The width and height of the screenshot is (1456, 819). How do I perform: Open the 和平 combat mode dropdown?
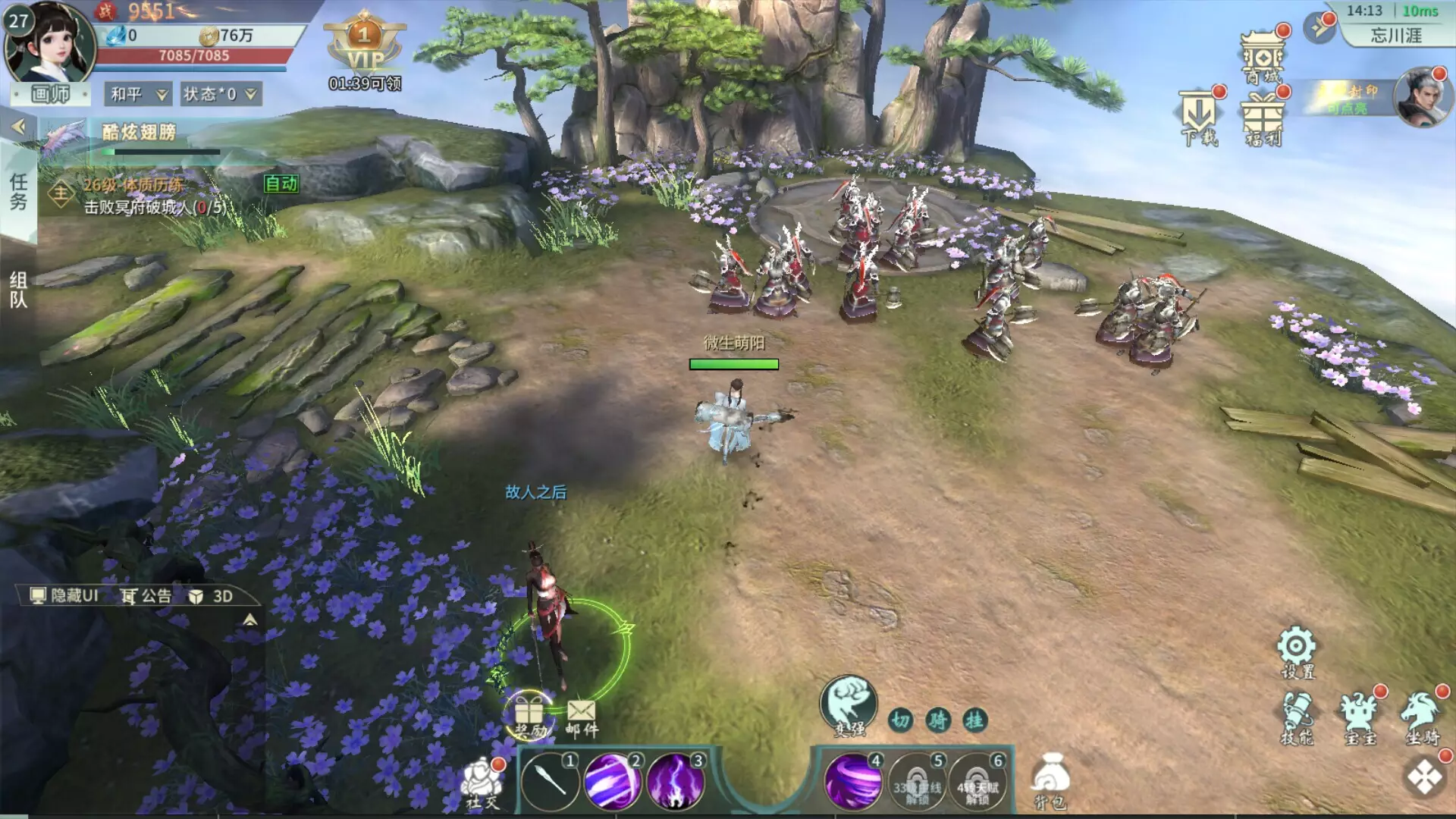tap(138, 94)
